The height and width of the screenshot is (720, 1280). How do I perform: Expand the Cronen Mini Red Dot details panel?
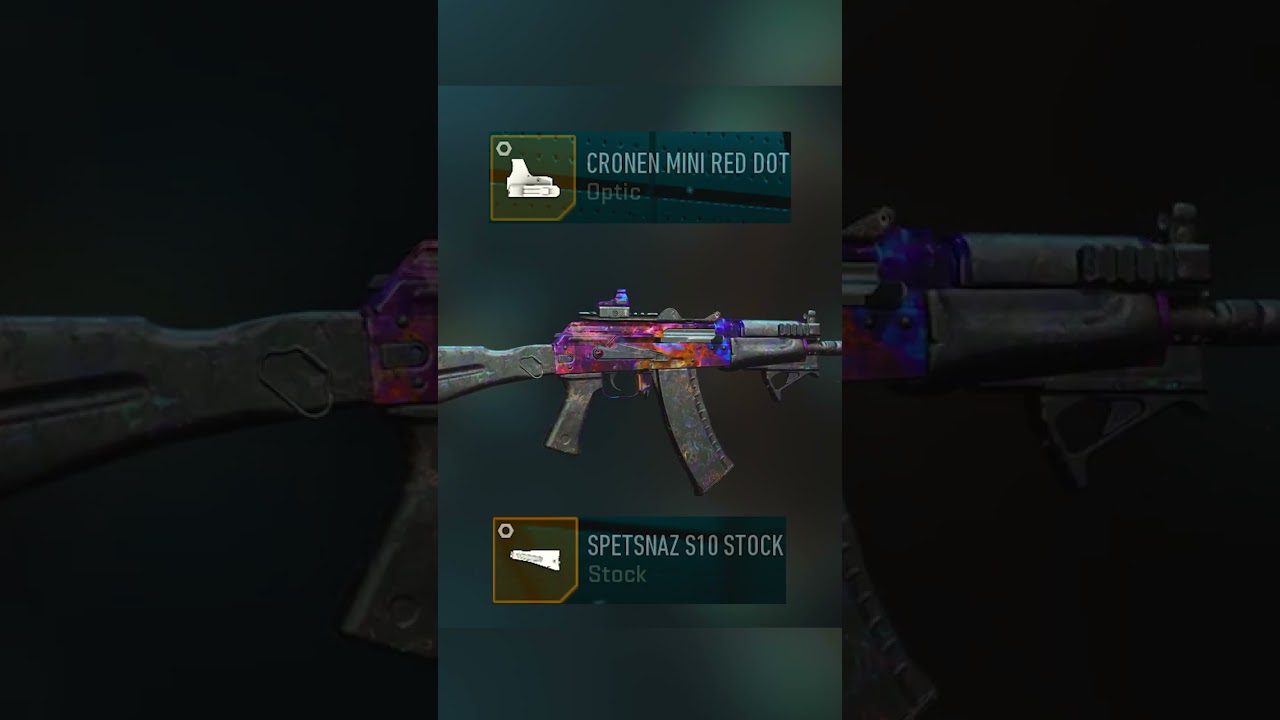(640, 176)
